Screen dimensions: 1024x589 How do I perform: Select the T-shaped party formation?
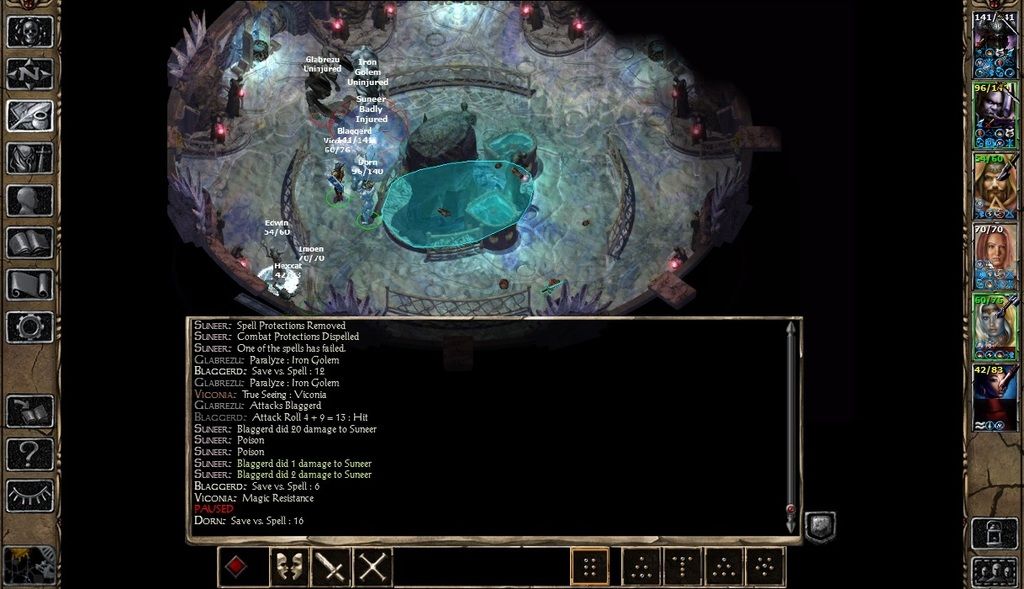click(682, 568)
